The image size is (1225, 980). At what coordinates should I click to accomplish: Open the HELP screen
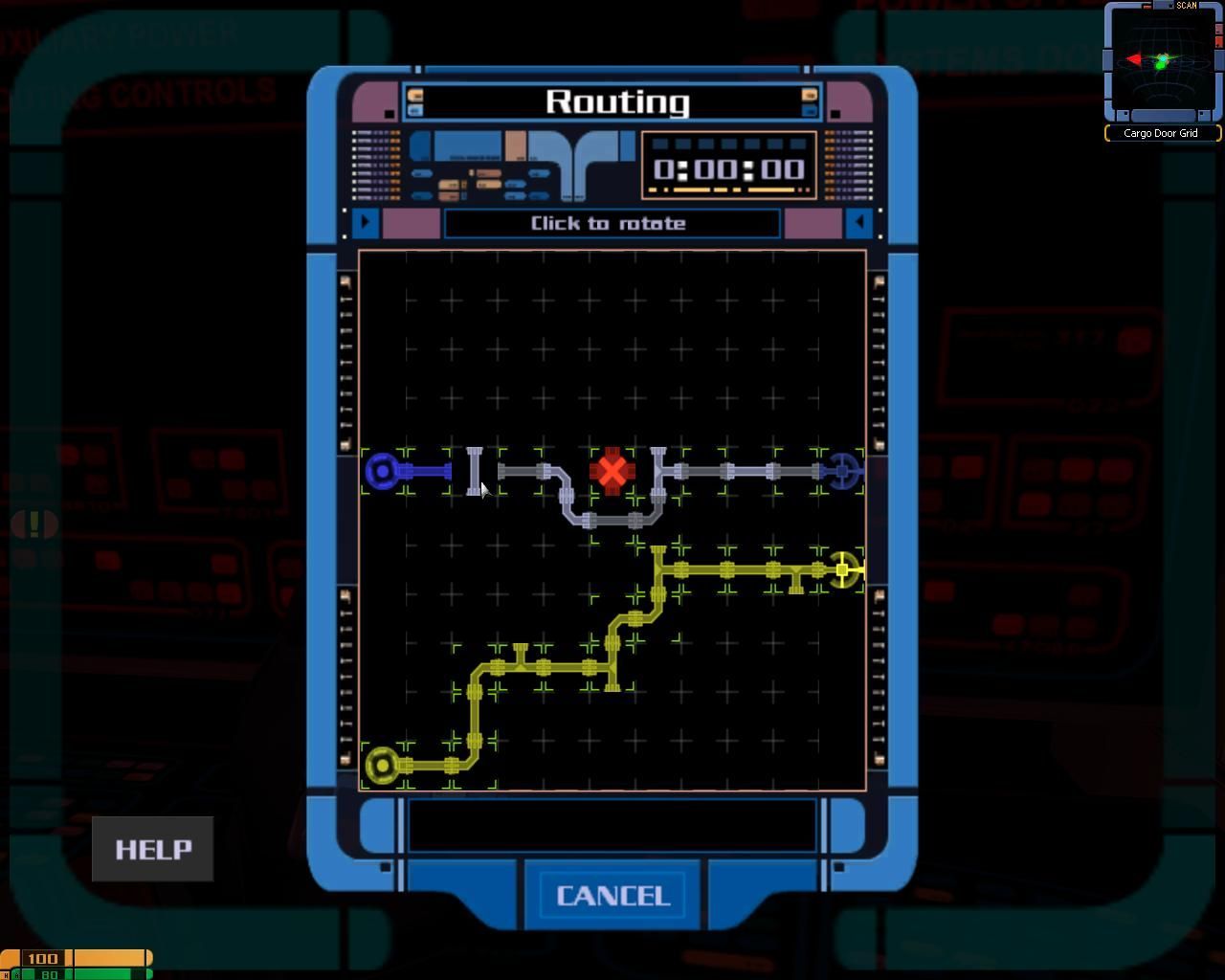(153, 849)
